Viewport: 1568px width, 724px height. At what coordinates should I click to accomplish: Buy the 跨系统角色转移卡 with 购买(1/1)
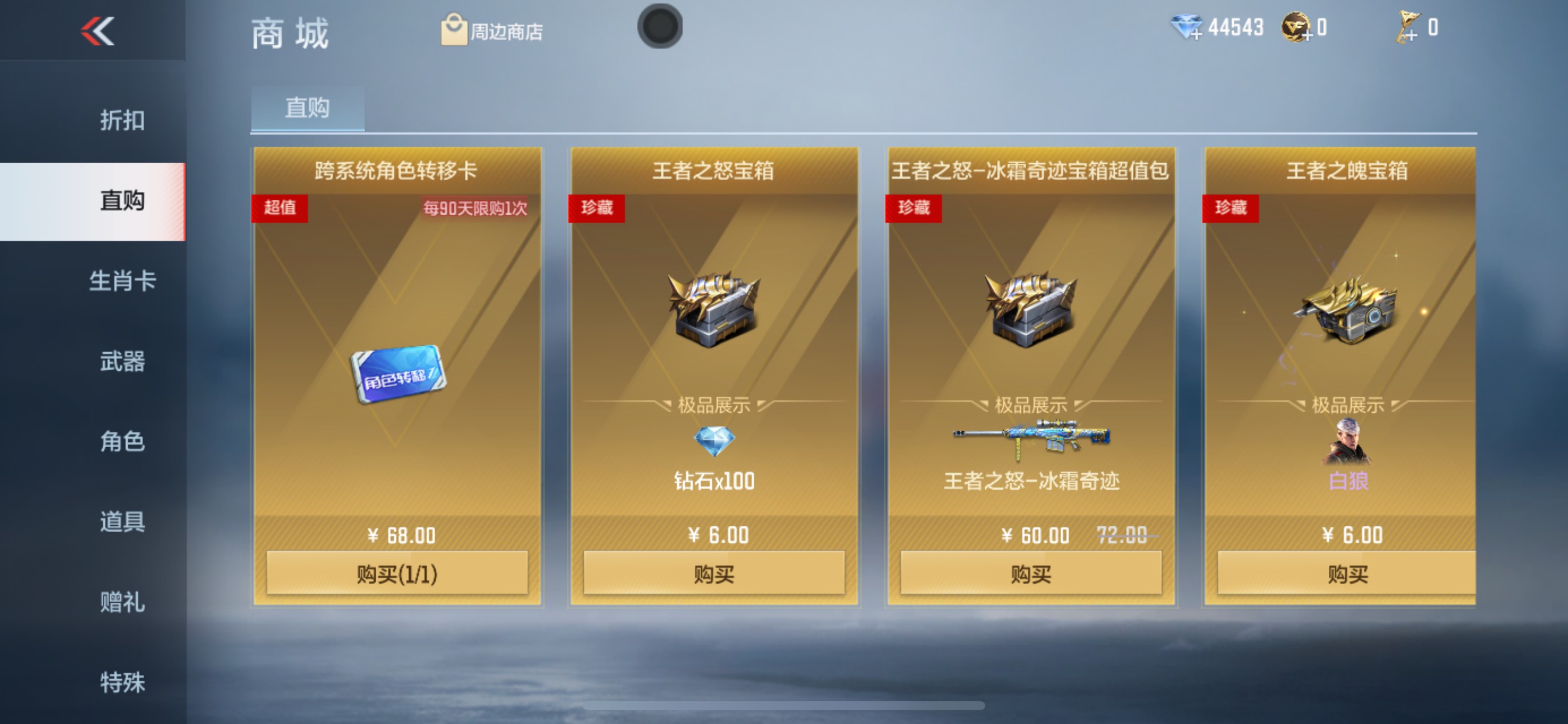click(x=397, y=572)
